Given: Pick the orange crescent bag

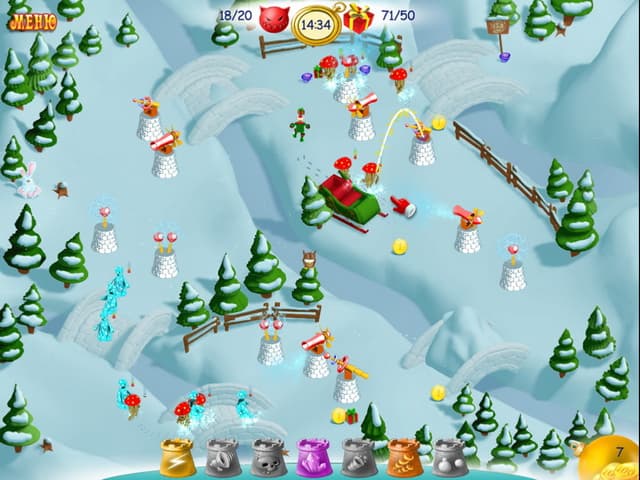Looking at the screenshot, I should pos(404,458).
